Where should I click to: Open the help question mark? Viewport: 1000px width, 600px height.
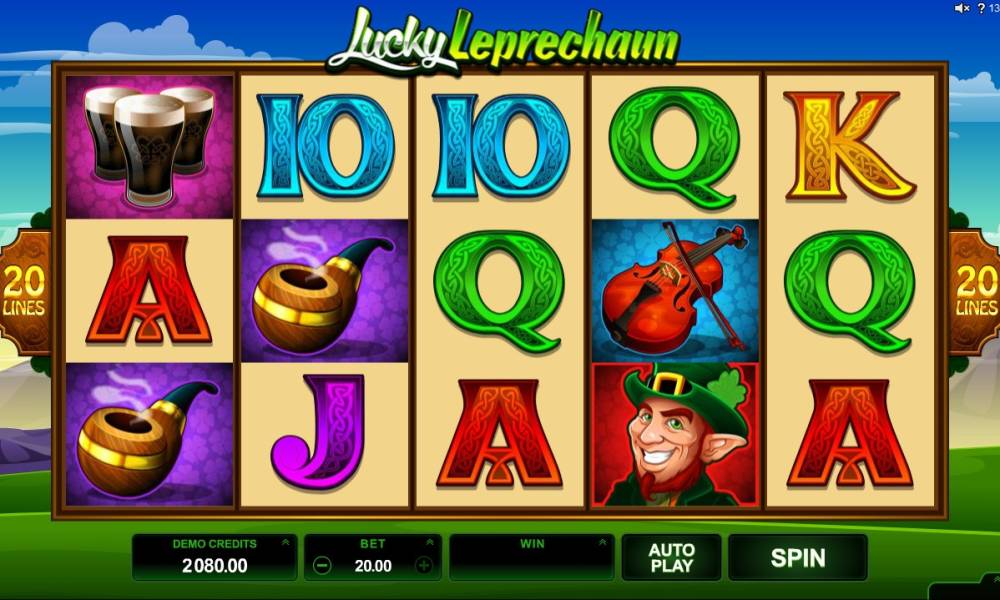tap(982, 8)
